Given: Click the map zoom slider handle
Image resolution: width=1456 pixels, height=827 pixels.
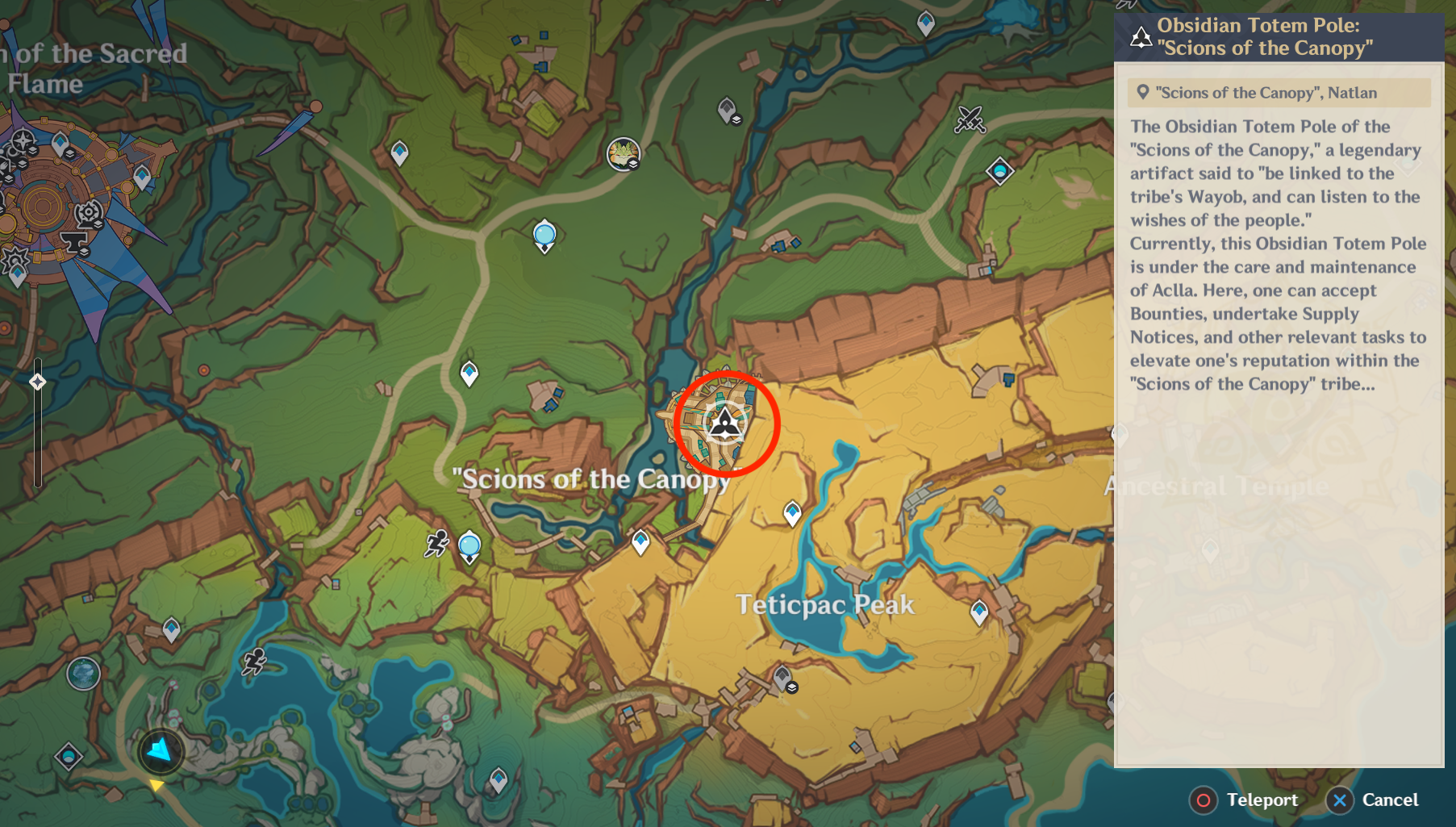Looking at the screenshot, I should (38, 382).
